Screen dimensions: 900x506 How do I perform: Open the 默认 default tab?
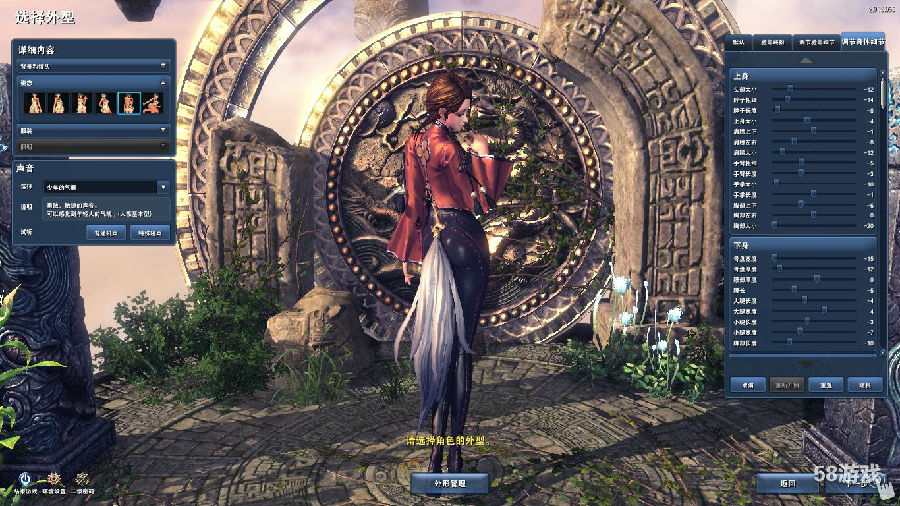pyautogui.click(x=738, y=42)
